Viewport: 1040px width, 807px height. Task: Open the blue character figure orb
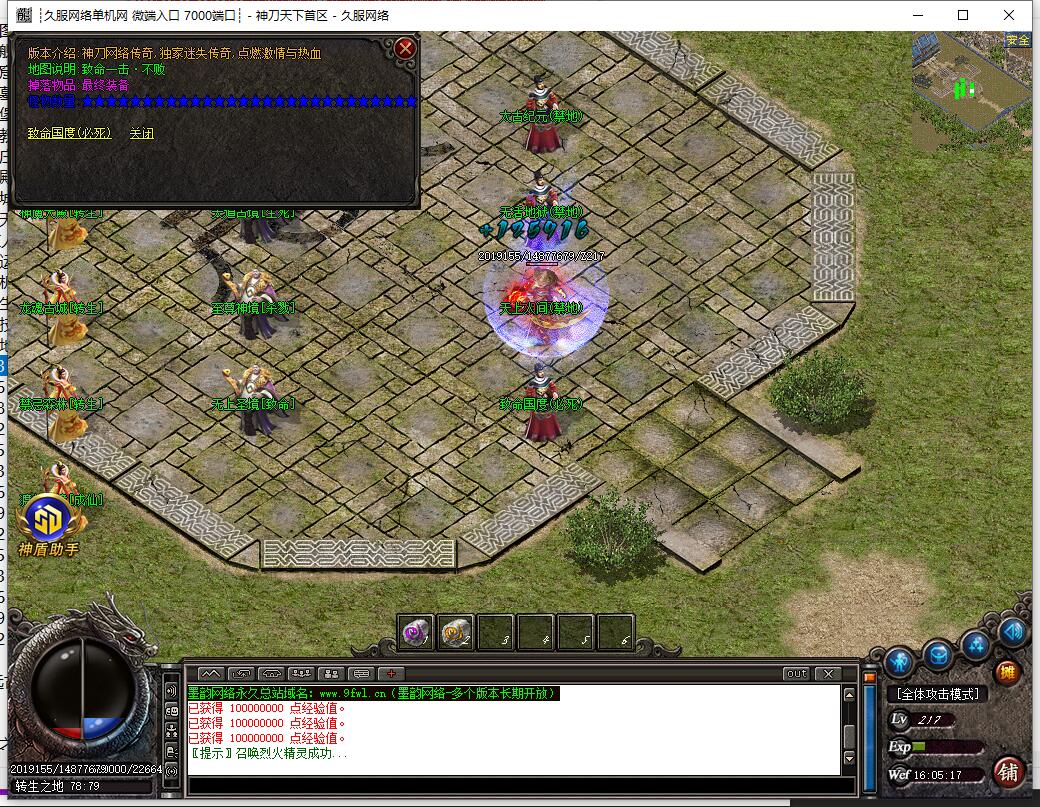[899, 660]
